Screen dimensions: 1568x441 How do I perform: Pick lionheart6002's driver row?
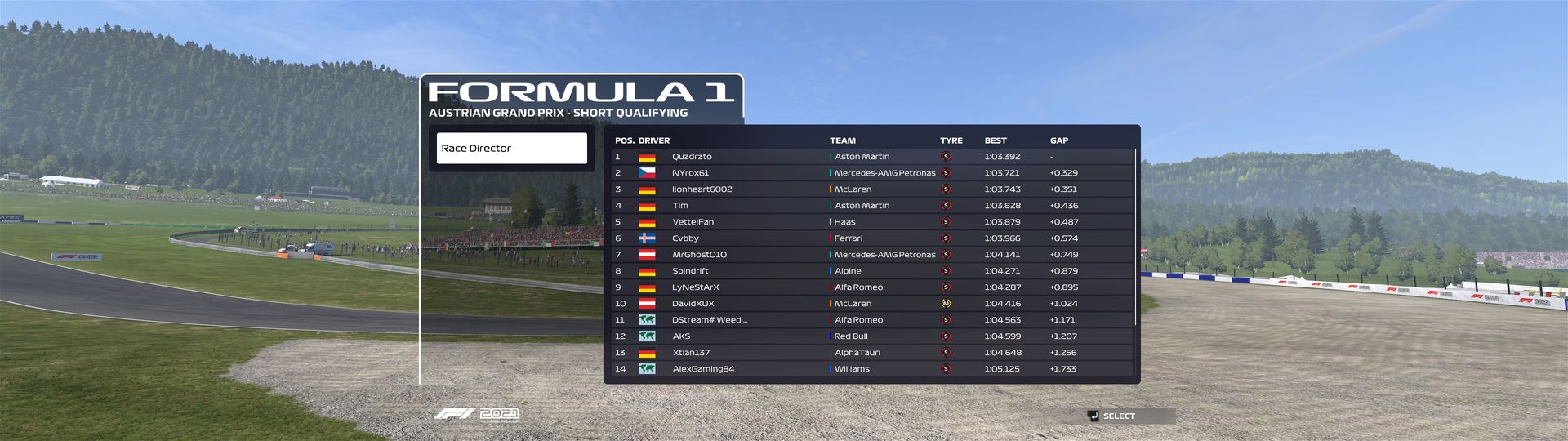(871, 189)
